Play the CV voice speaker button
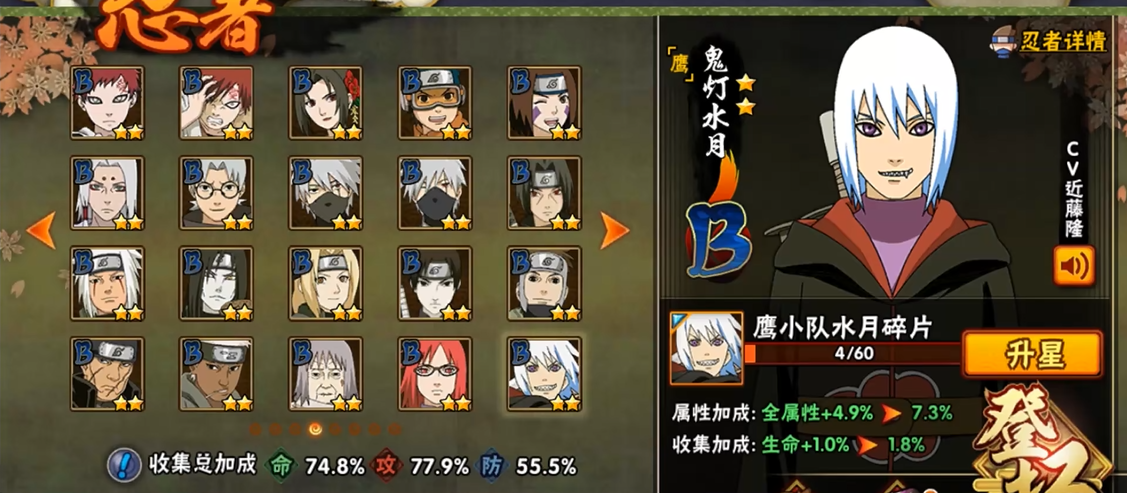 1073,266
